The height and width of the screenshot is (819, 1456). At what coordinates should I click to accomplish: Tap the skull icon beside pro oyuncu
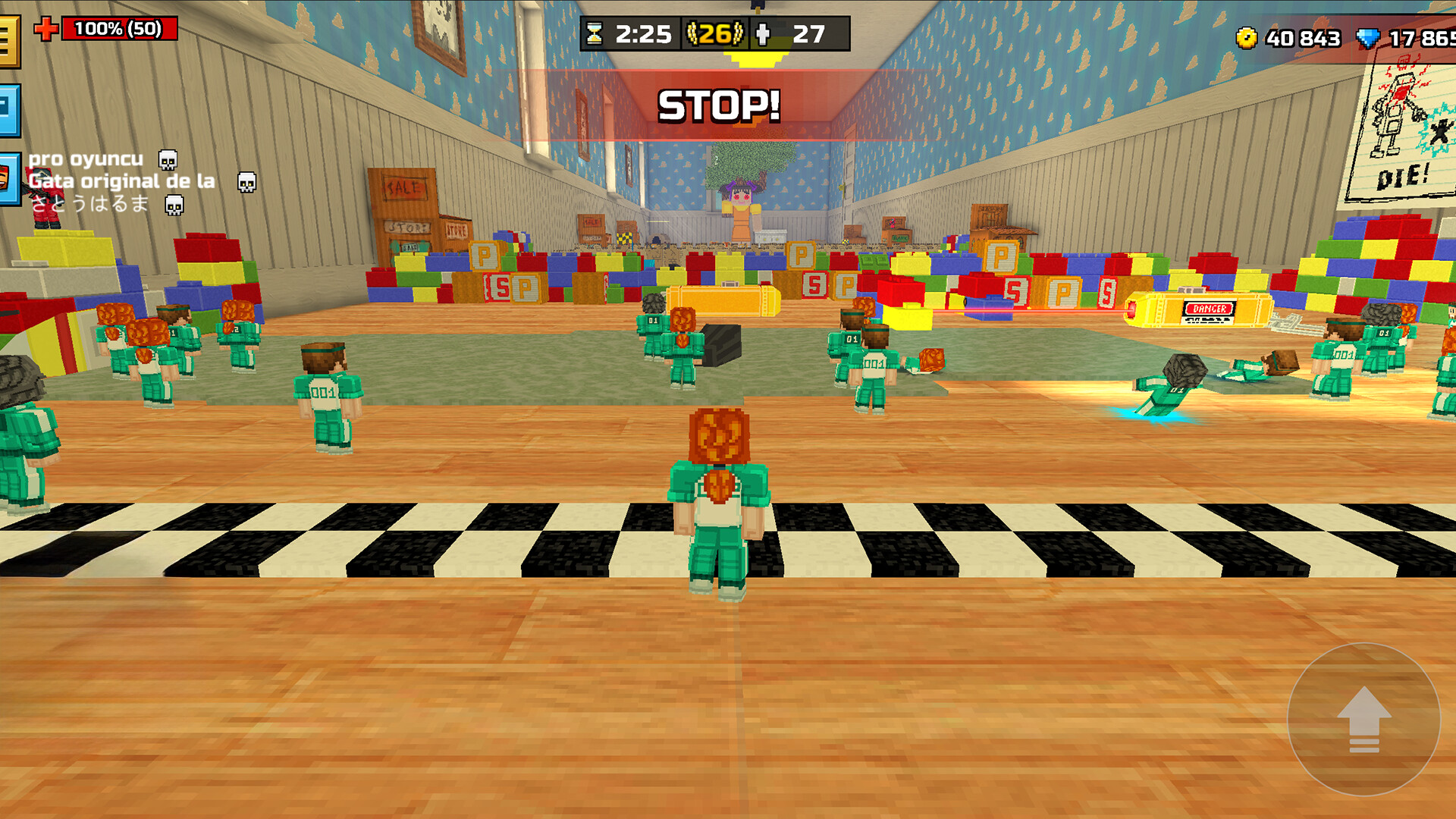tap(167, 161)
